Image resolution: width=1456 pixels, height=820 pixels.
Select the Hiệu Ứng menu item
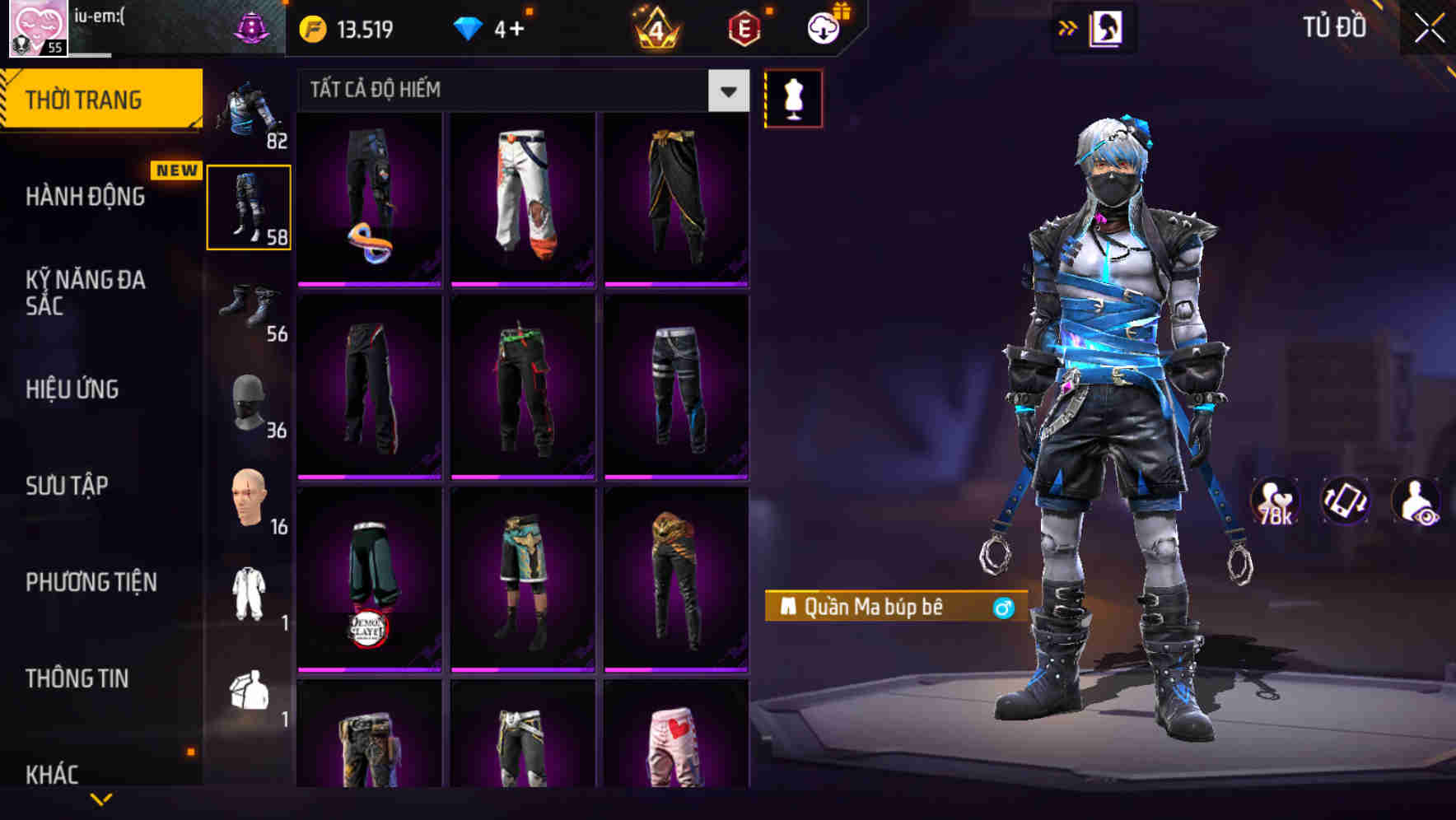coord(74,389)
